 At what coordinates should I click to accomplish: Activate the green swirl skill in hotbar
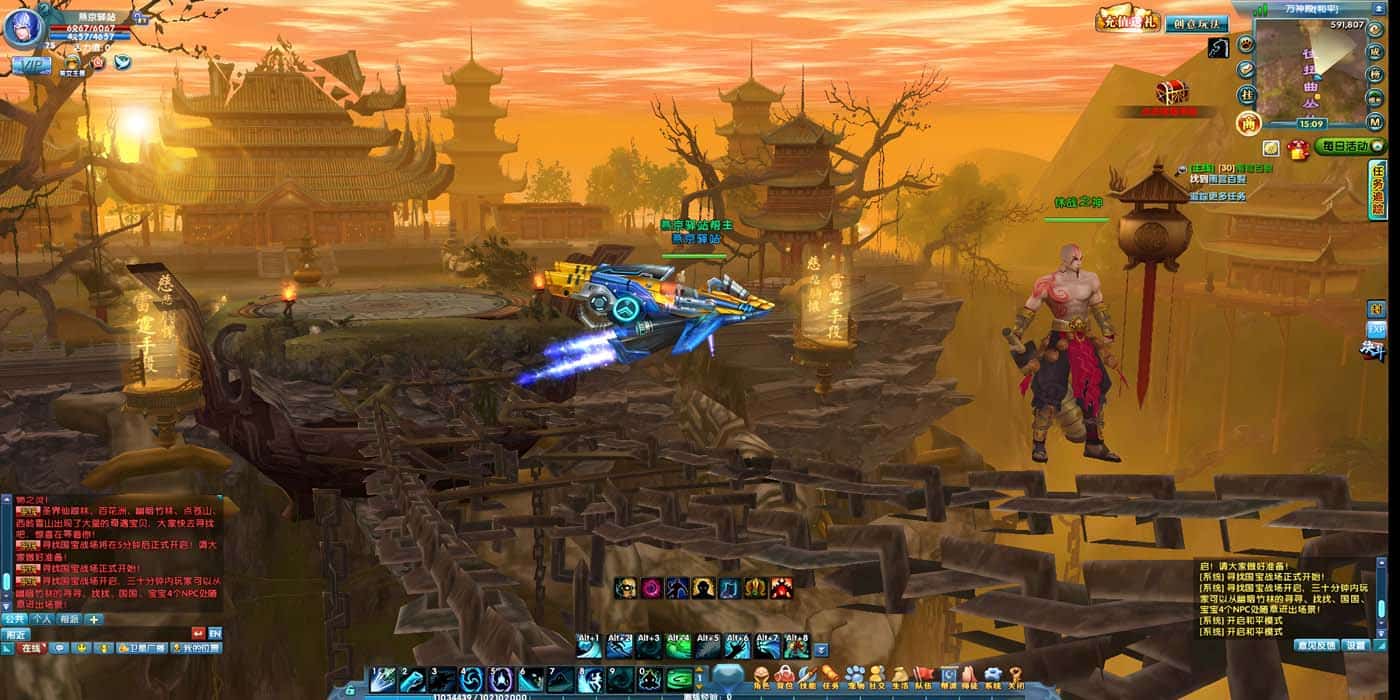680,679
